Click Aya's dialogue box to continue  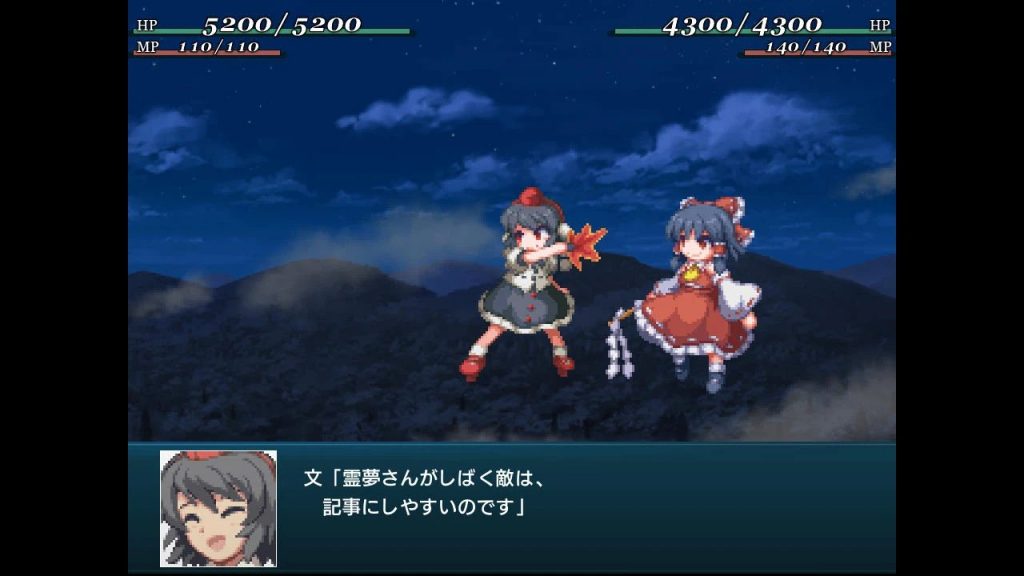pyautogui.click(x=560, y=506)
